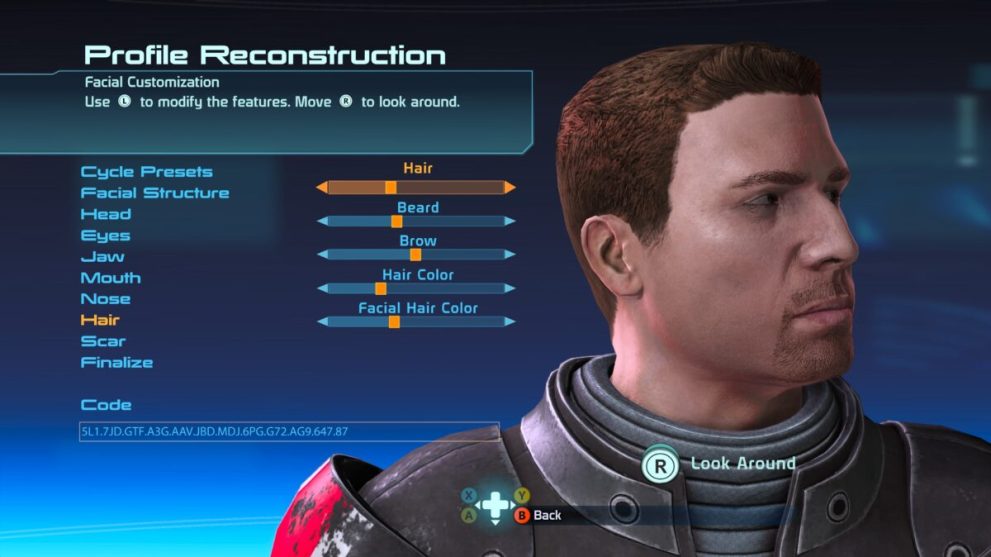The image size is (991, 557).
Task: Open the Eyes customization entry
Action: (106, 236)
